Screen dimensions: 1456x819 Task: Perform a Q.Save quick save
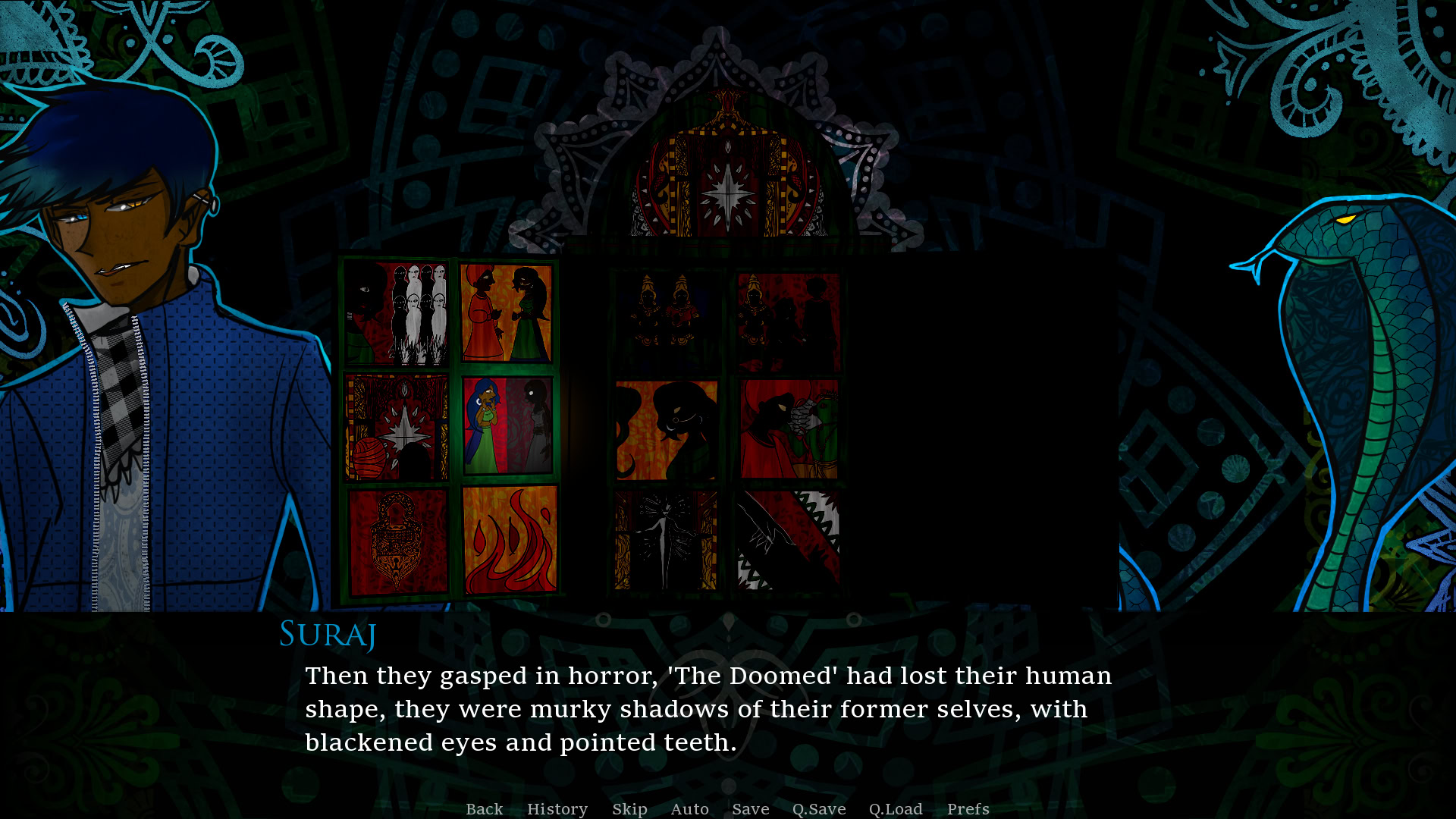point(818,809)
